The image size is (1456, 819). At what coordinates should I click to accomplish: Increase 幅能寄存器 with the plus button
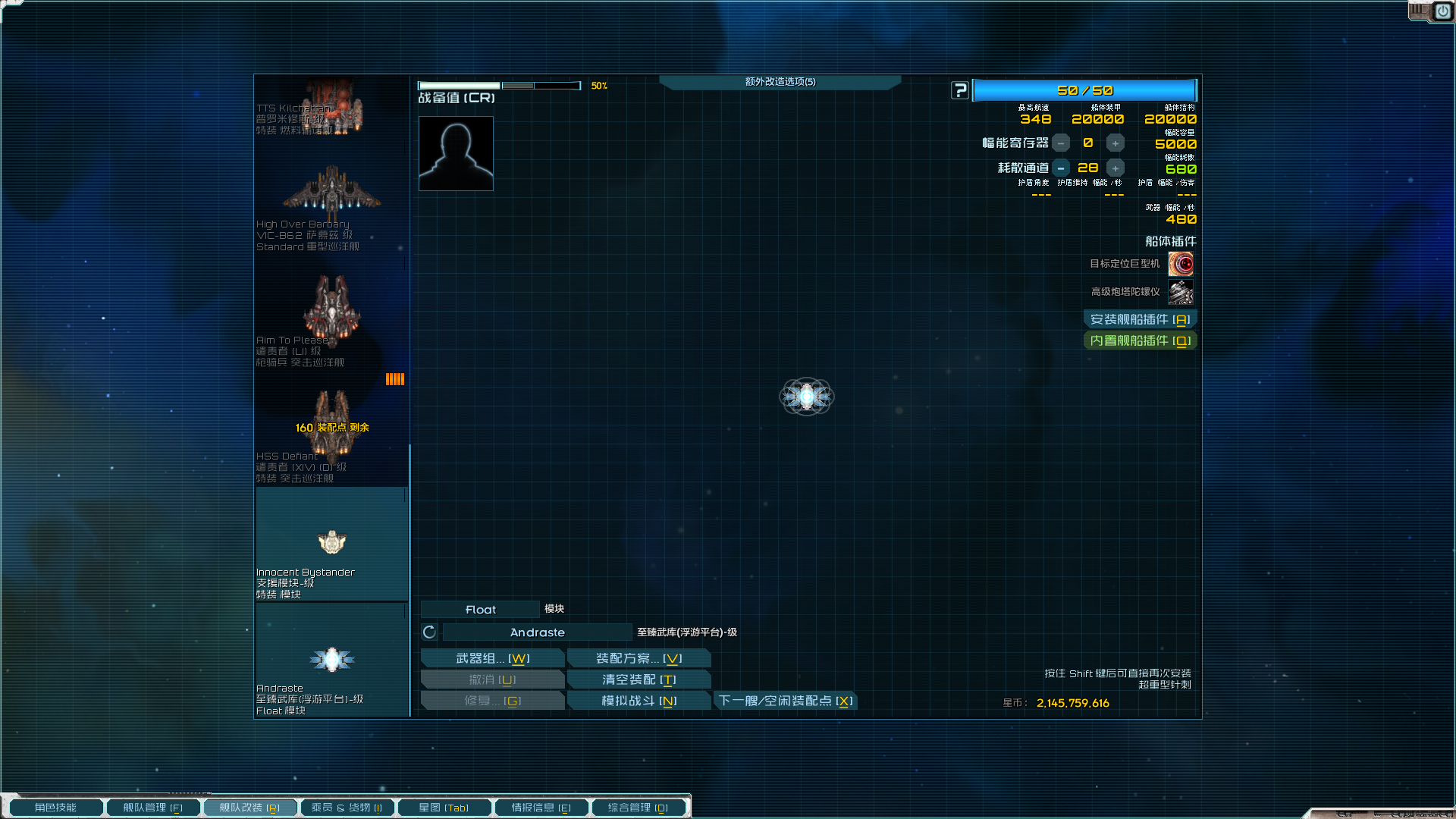click(1115, 143)
